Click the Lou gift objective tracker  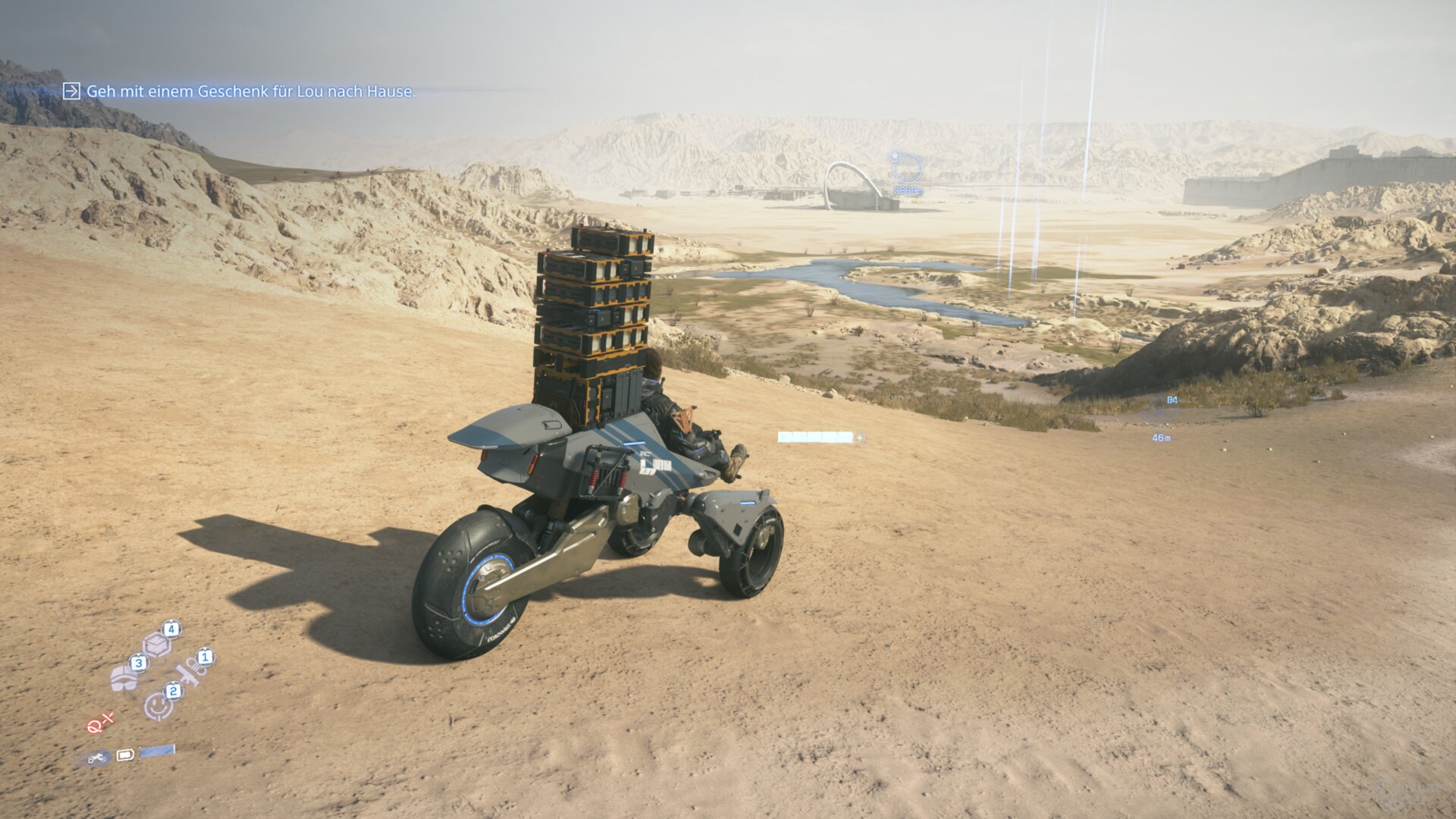(x=250, y=92)
